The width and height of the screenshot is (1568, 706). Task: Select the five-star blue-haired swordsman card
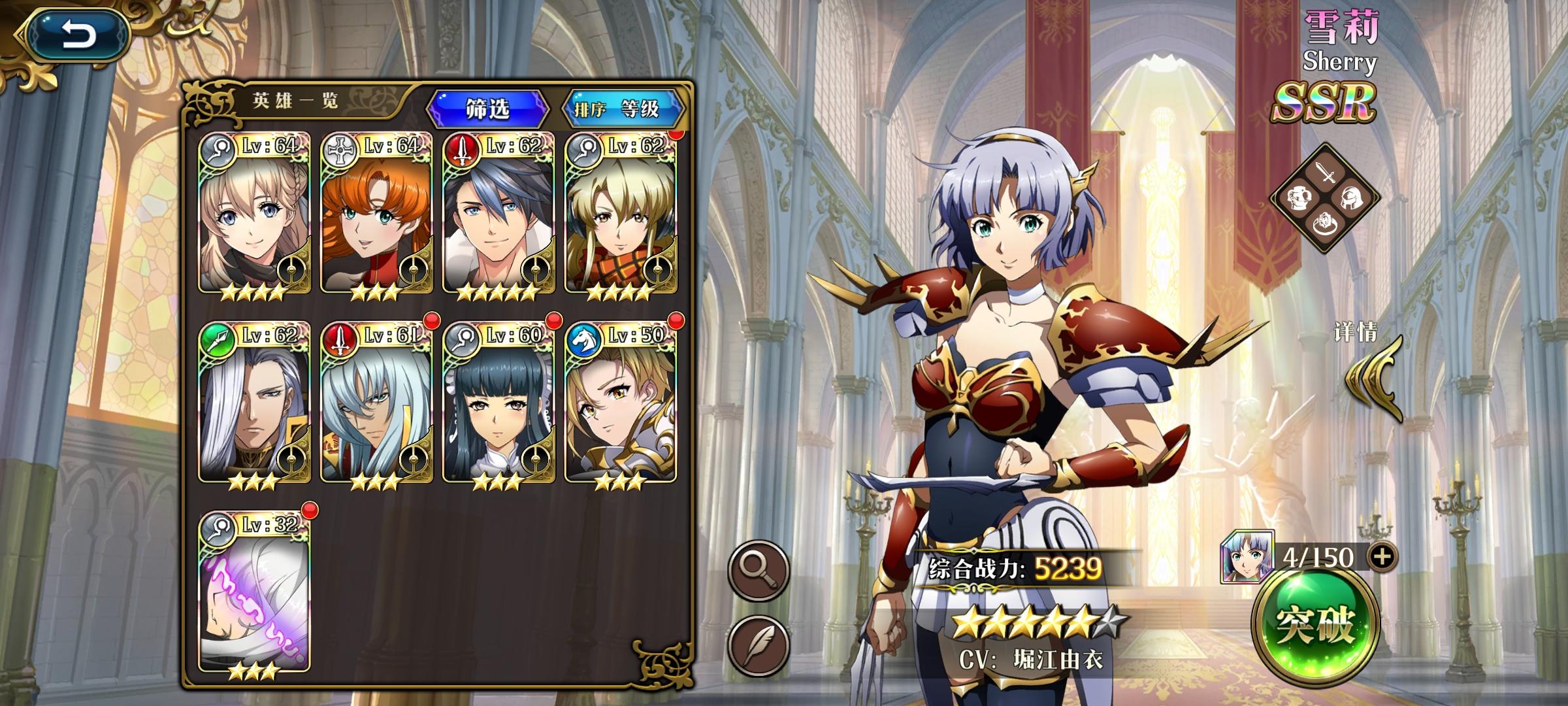coord(498,214)
